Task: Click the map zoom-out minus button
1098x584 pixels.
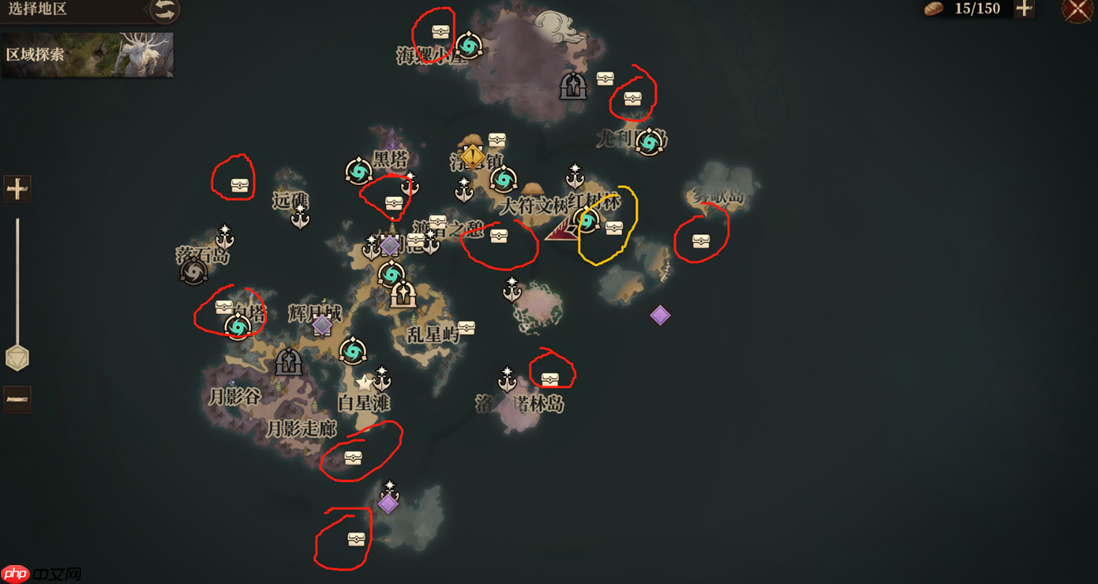Action: click(17, 398)
